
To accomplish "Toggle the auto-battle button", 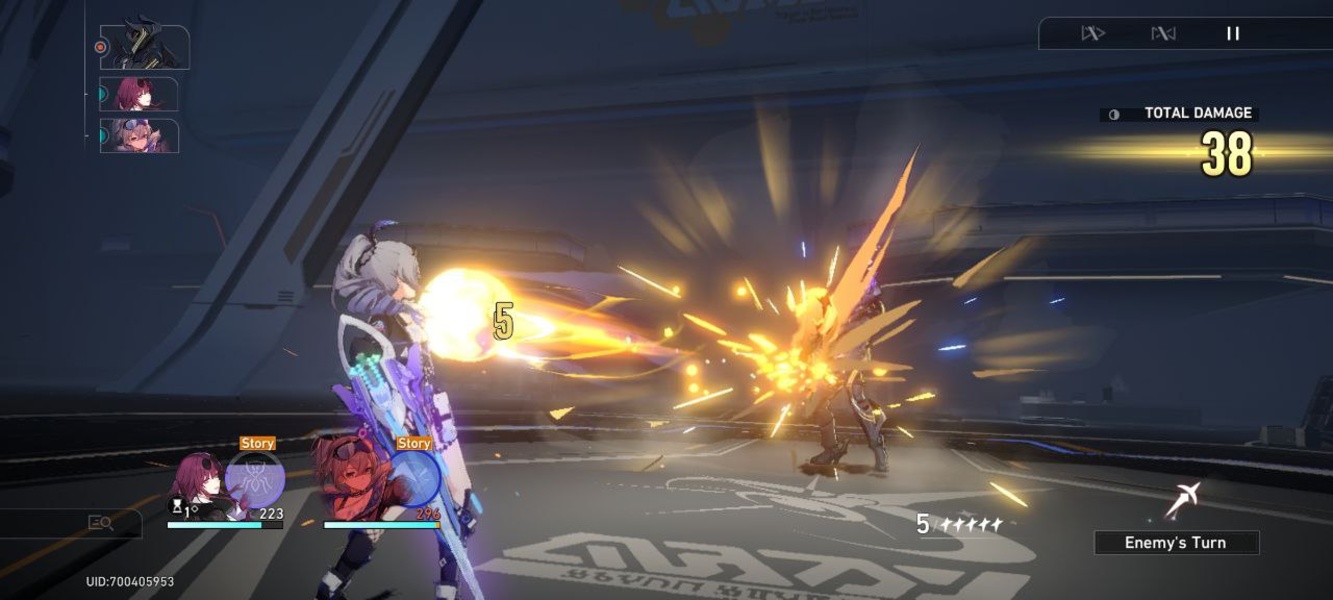I will (x=1163, y=34).
